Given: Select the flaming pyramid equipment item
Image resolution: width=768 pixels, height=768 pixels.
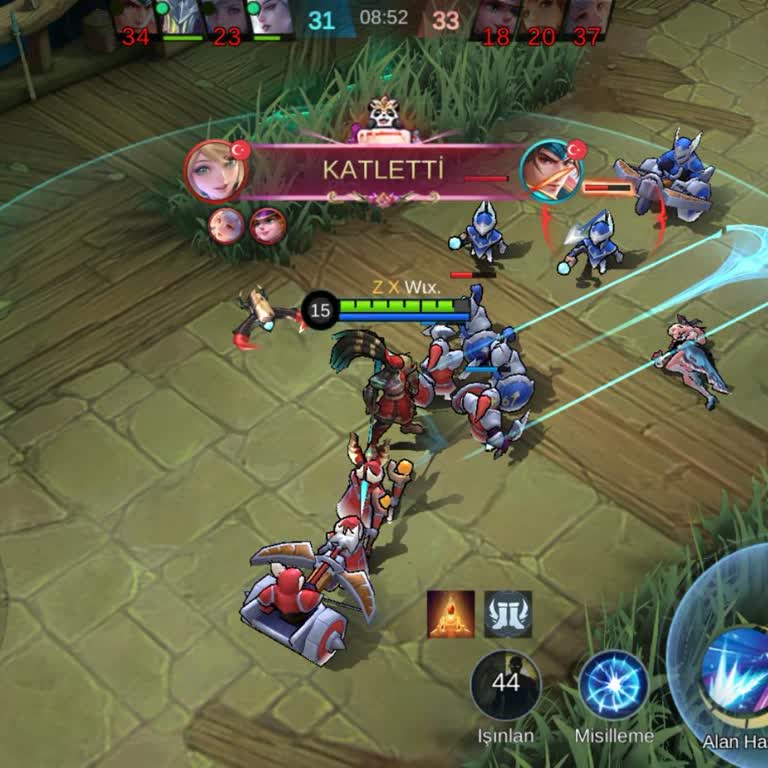Looking at the screenshot, I should (x=450, y=614).
